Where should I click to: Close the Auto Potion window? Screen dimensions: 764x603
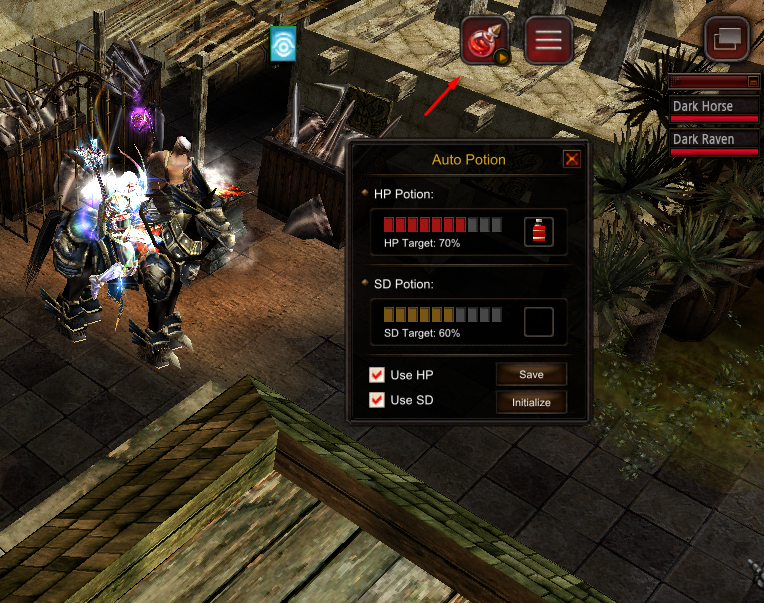pyautogui.click(x=571, y=159)
